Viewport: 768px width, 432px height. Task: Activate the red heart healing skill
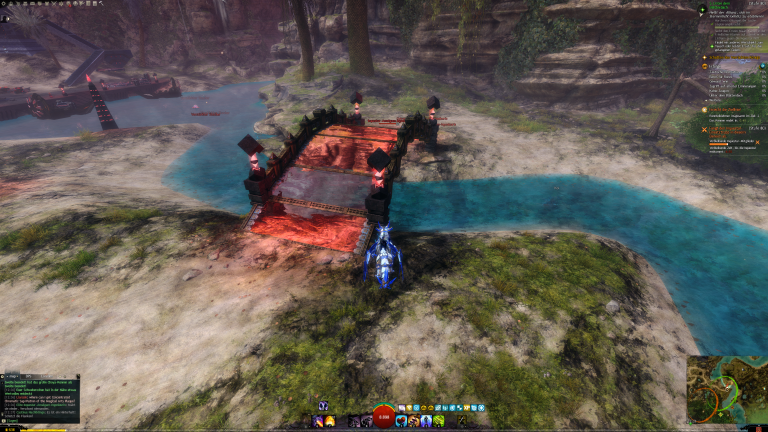click(x=401, y=421)
